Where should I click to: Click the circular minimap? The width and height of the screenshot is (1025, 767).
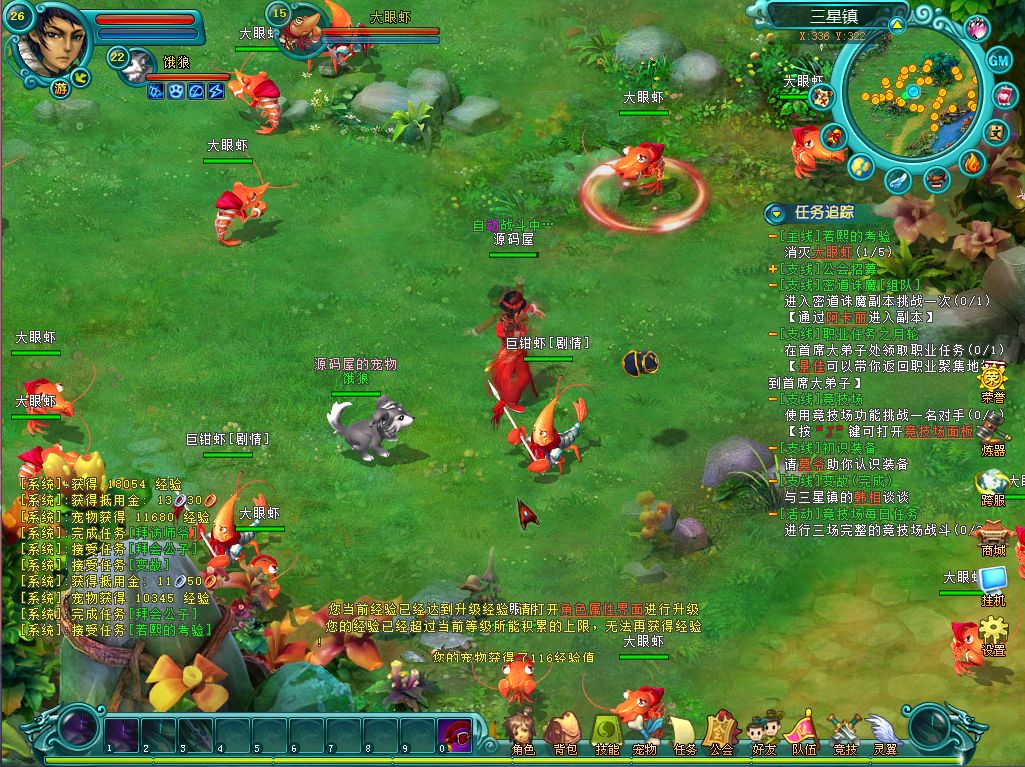coord(911,94)
